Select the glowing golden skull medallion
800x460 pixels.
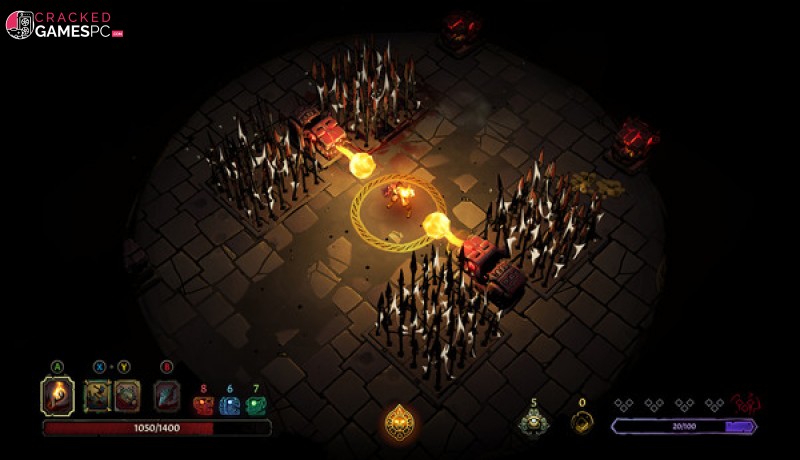tap(400, 423)
